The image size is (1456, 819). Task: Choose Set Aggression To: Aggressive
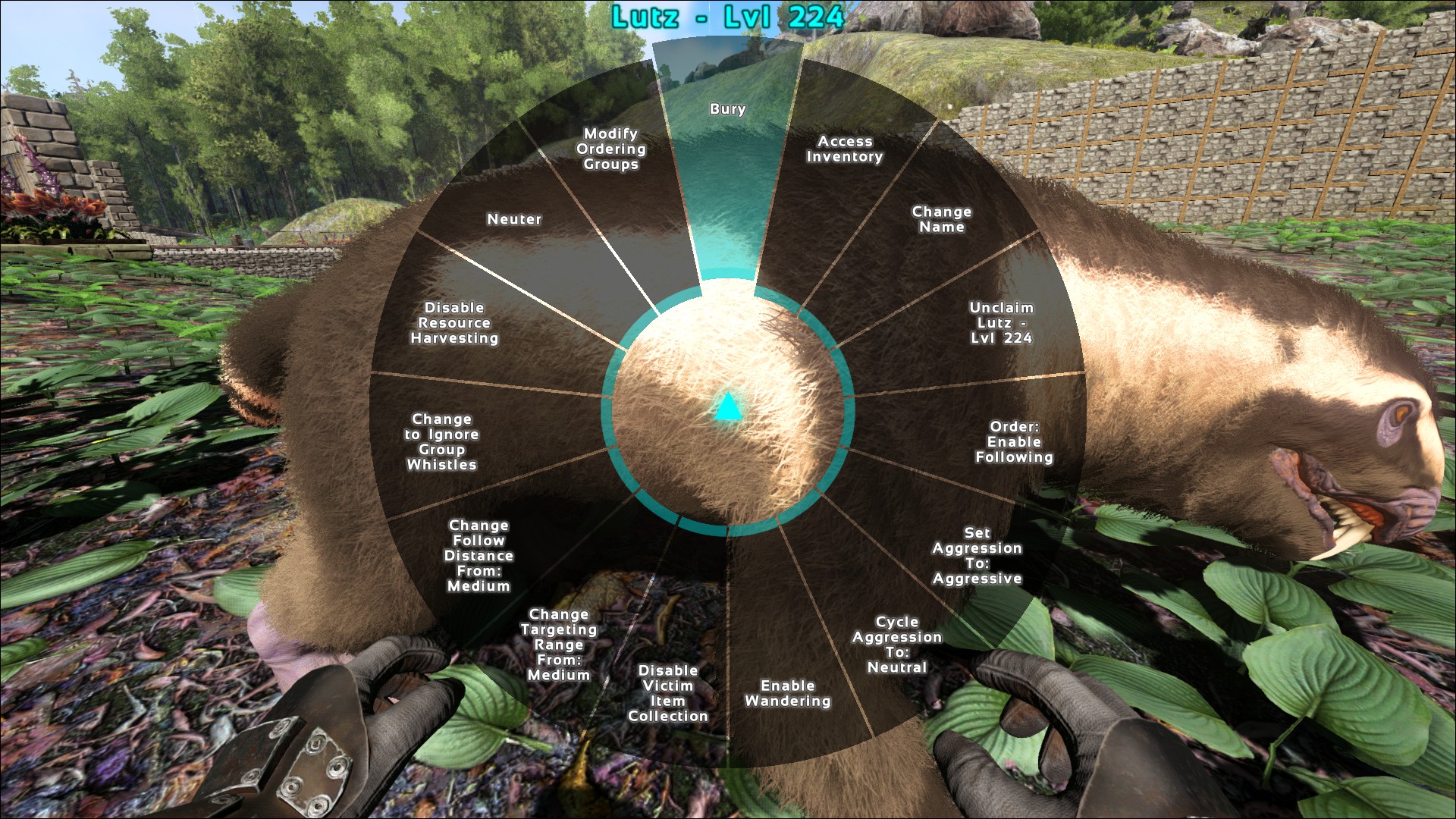pyautogui.click(x=977, y=556)
